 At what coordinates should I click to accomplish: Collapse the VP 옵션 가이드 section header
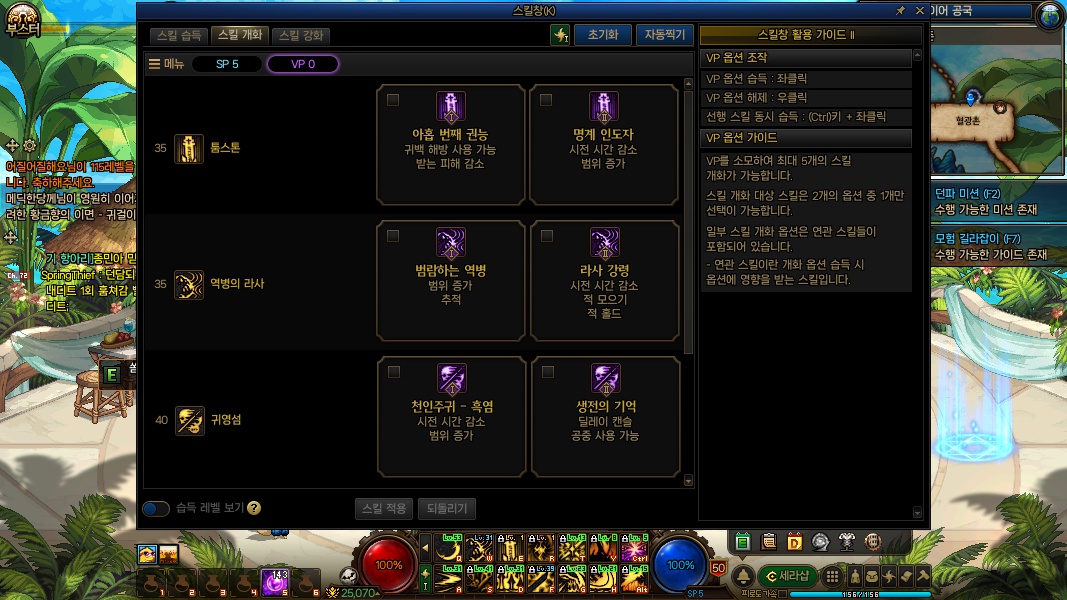point(806,137)
